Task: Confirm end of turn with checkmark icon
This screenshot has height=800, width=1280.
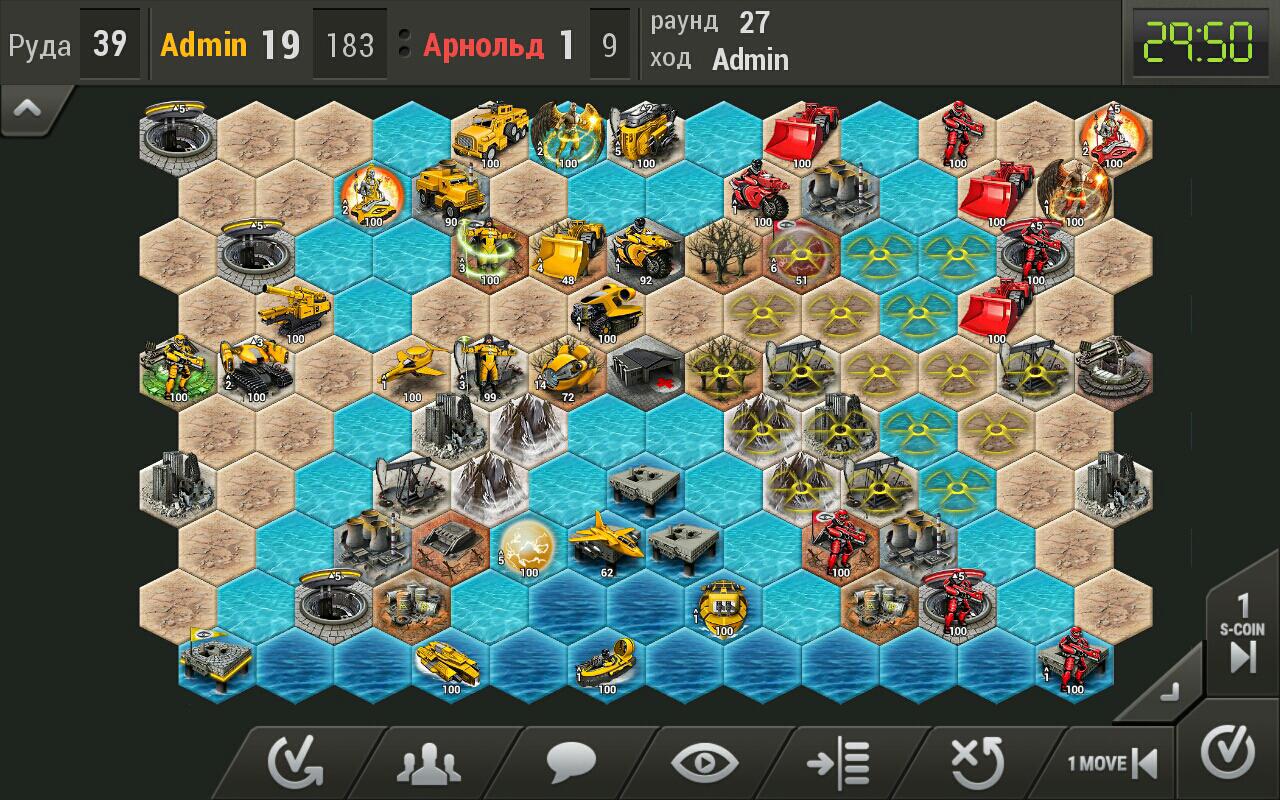Action: pos(1229,761)
